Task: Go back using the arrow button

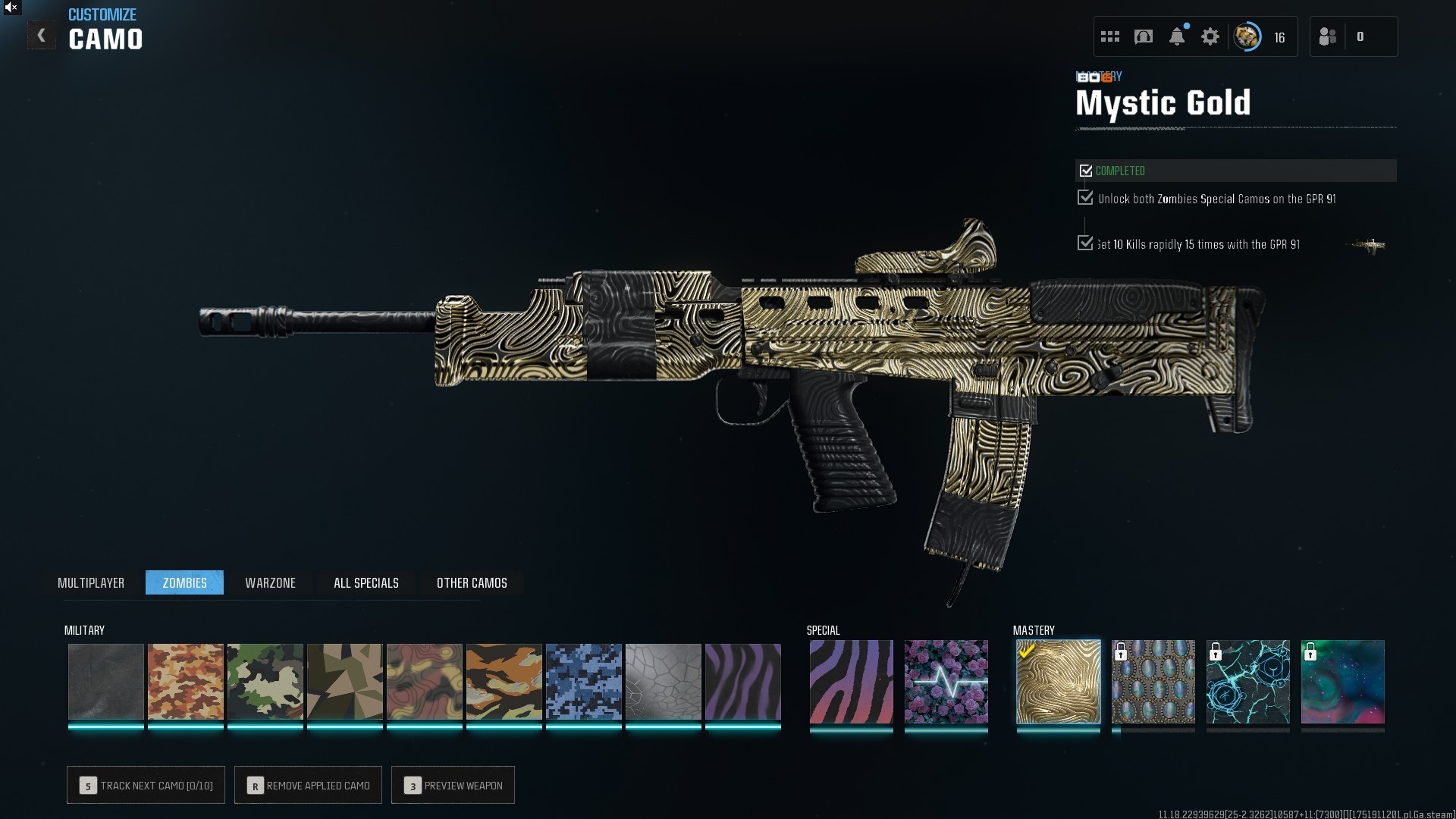Action: coord(42,36)
